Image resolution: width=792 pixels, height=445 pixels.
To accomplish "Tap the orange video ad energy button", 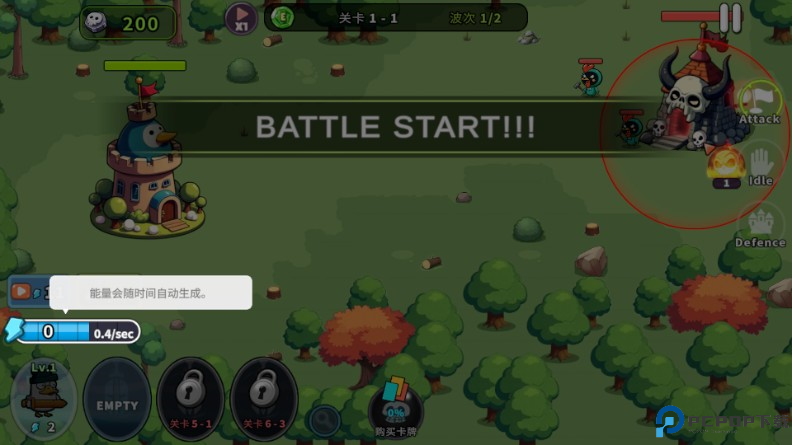I will point(22,292).
